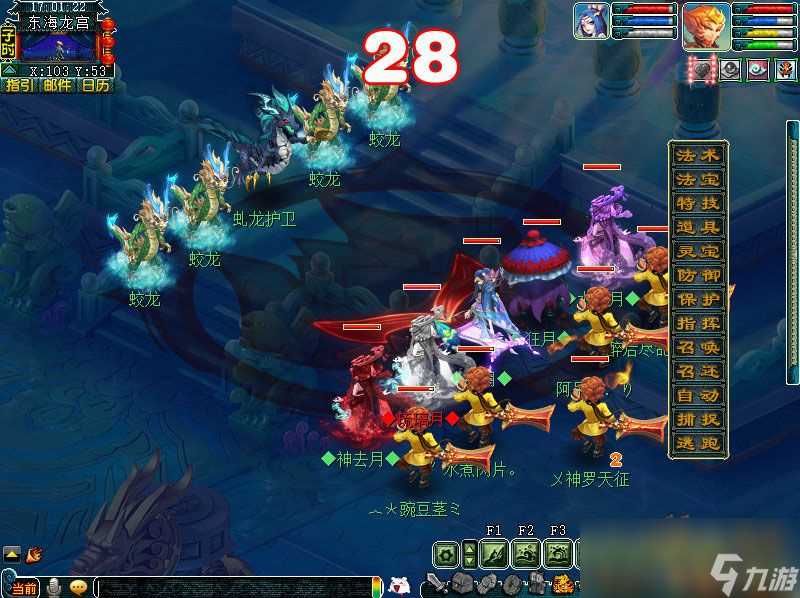Select the 指挥 command option
Viewport: 800px width, 598px height.
pyautogui.click(x=699, y=324)
